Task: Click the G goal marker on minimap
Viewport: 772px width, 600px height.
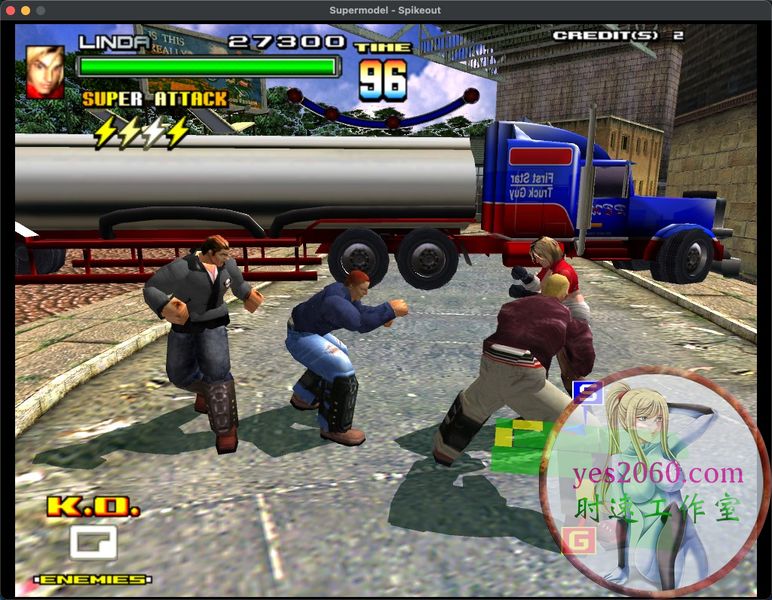Action: [x=578, y=540]
